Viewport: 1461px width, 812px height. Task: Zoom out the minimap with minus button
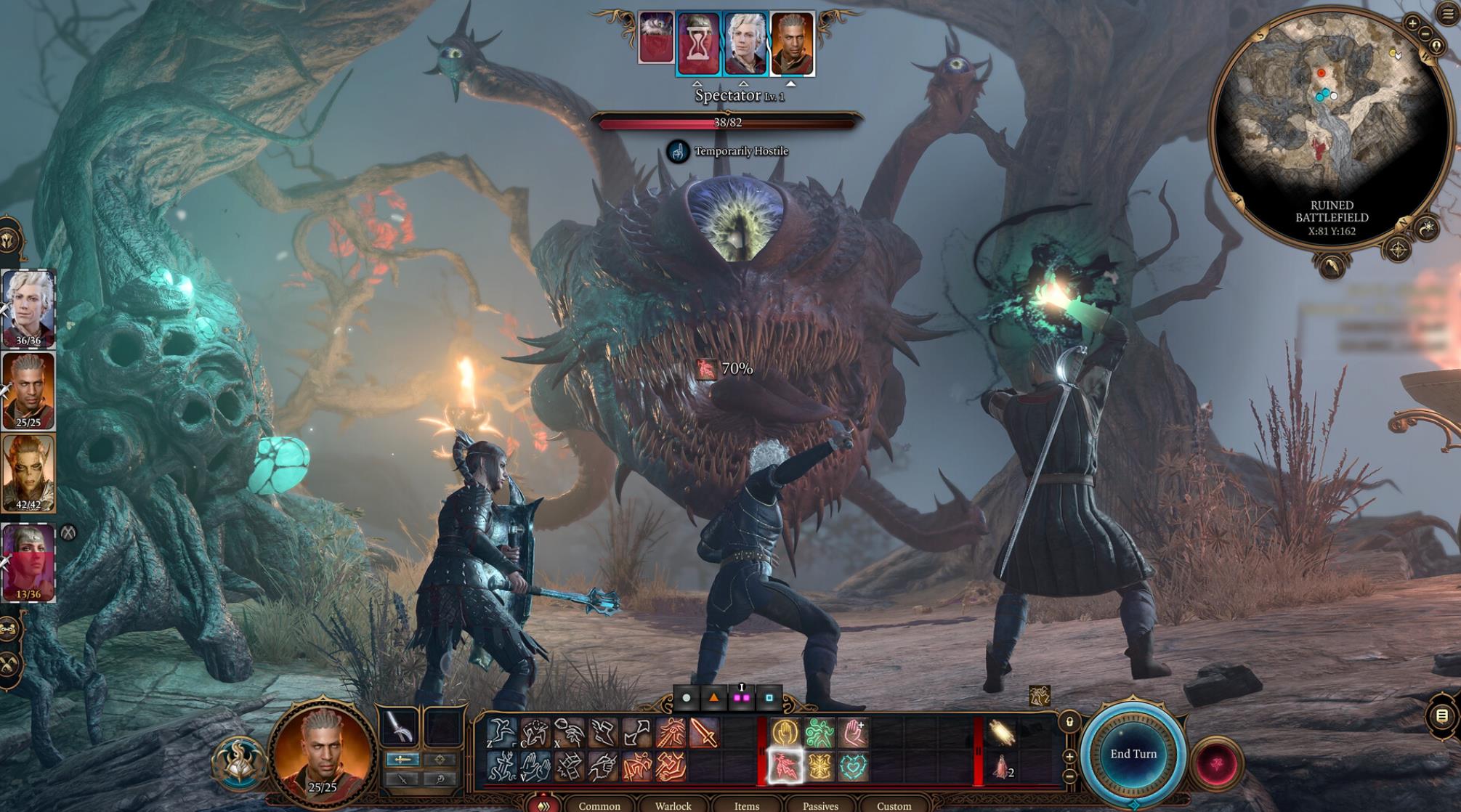1425,33
